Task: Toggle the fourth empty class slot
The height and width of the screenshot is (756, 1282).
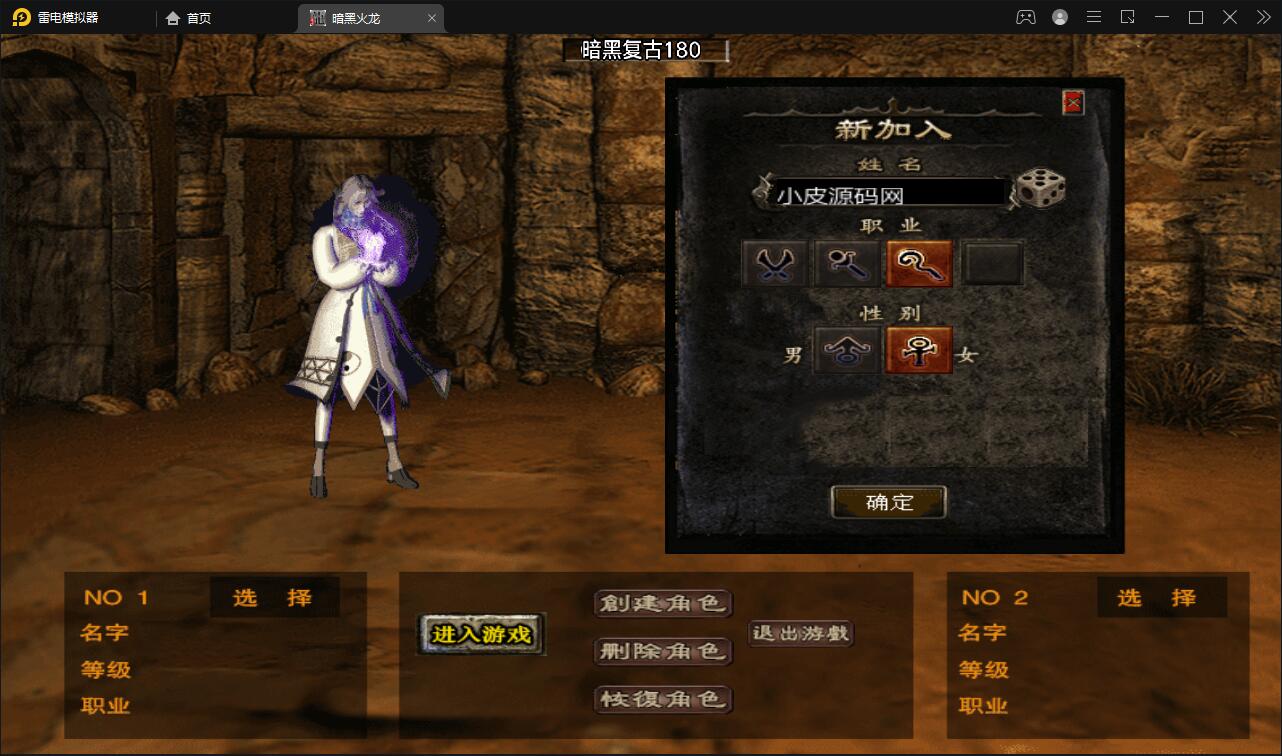Action: [x=992, y=262]
